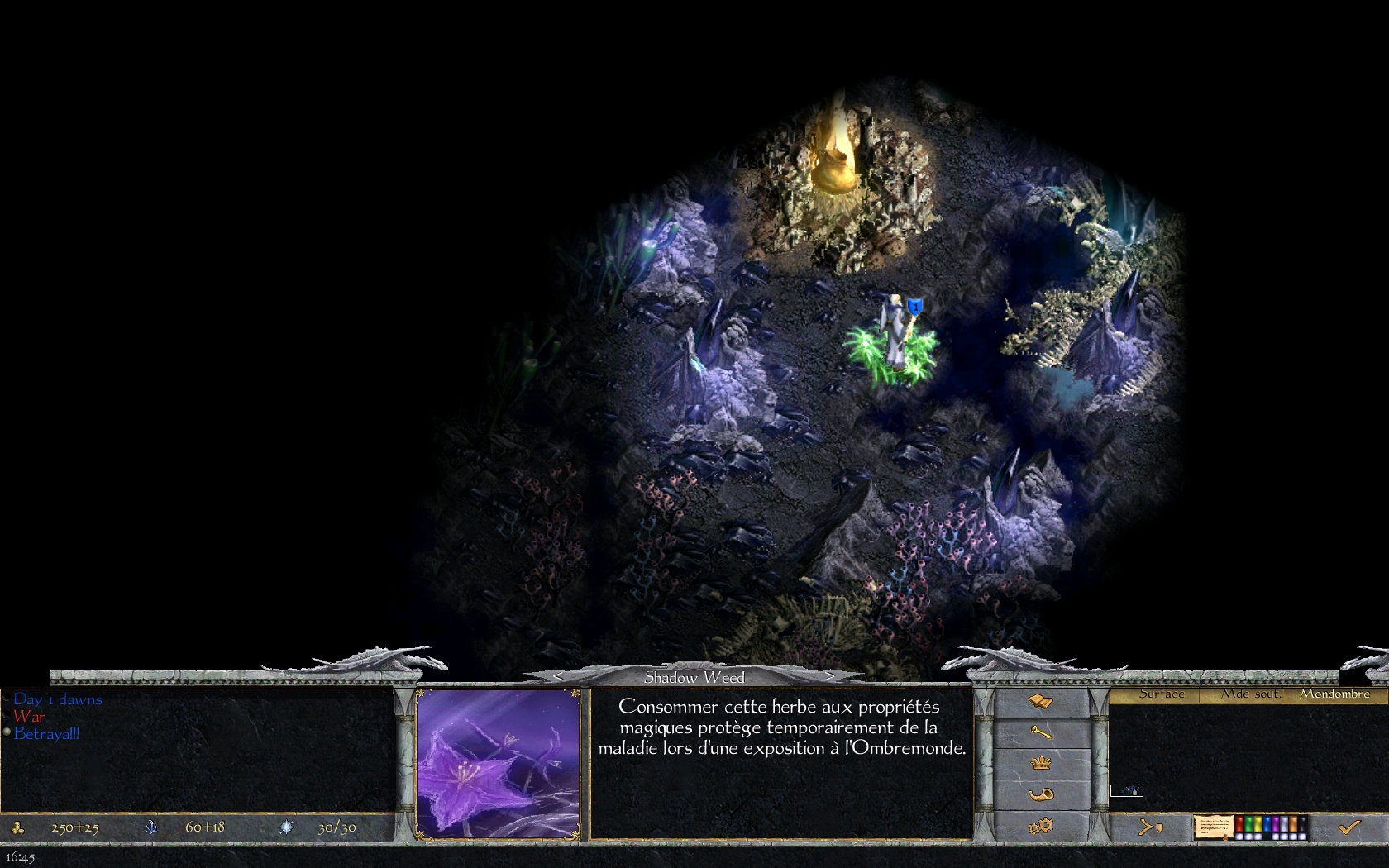Open the parchment scroll icon
Image resolution: width=1389 pixels, height=868 pixels.
tap(1213, 827)
